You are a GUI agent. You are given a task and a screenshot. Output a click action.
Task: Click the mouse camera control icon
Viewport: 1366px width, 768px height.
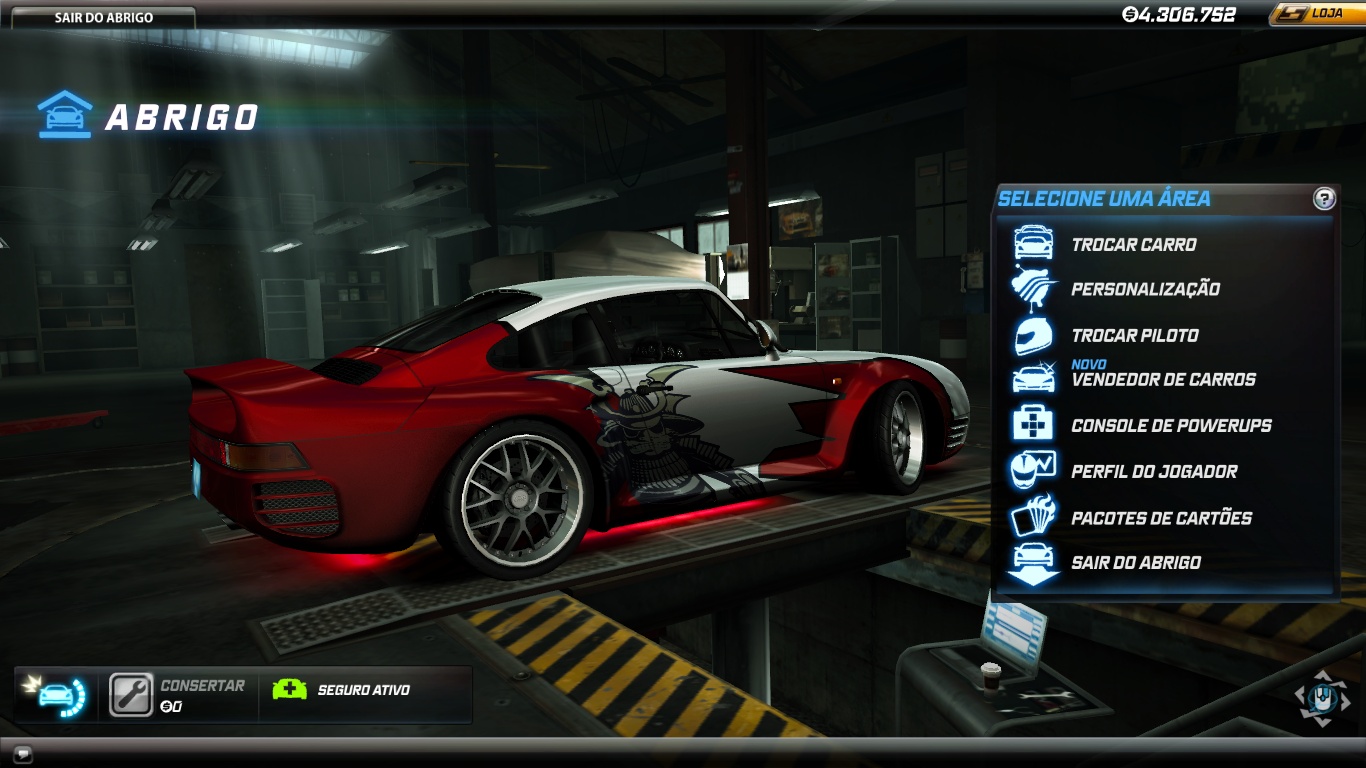click(x=1322, y=698)
